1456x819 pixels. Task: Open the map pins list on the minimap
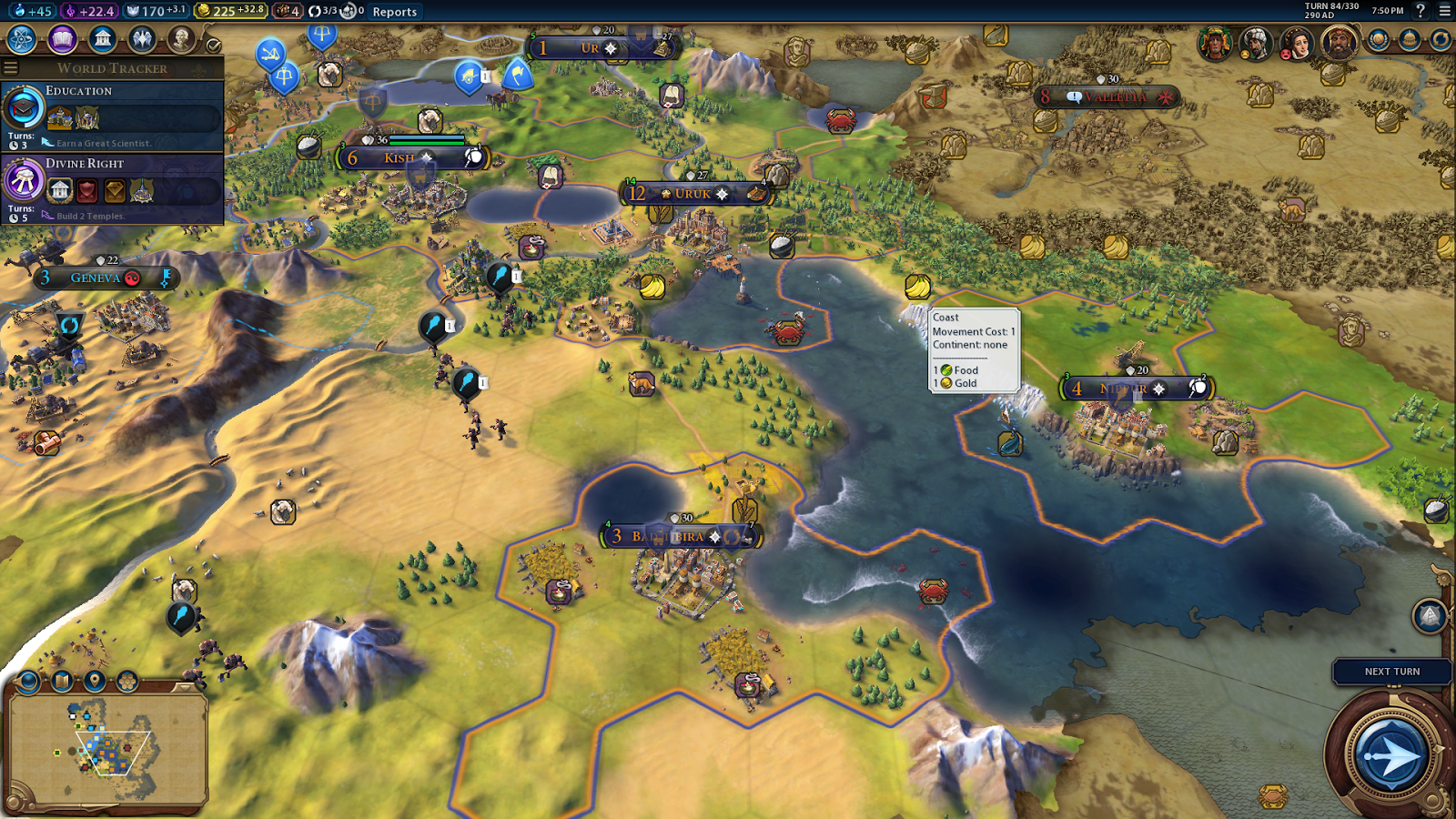click(x=93, y=681)
